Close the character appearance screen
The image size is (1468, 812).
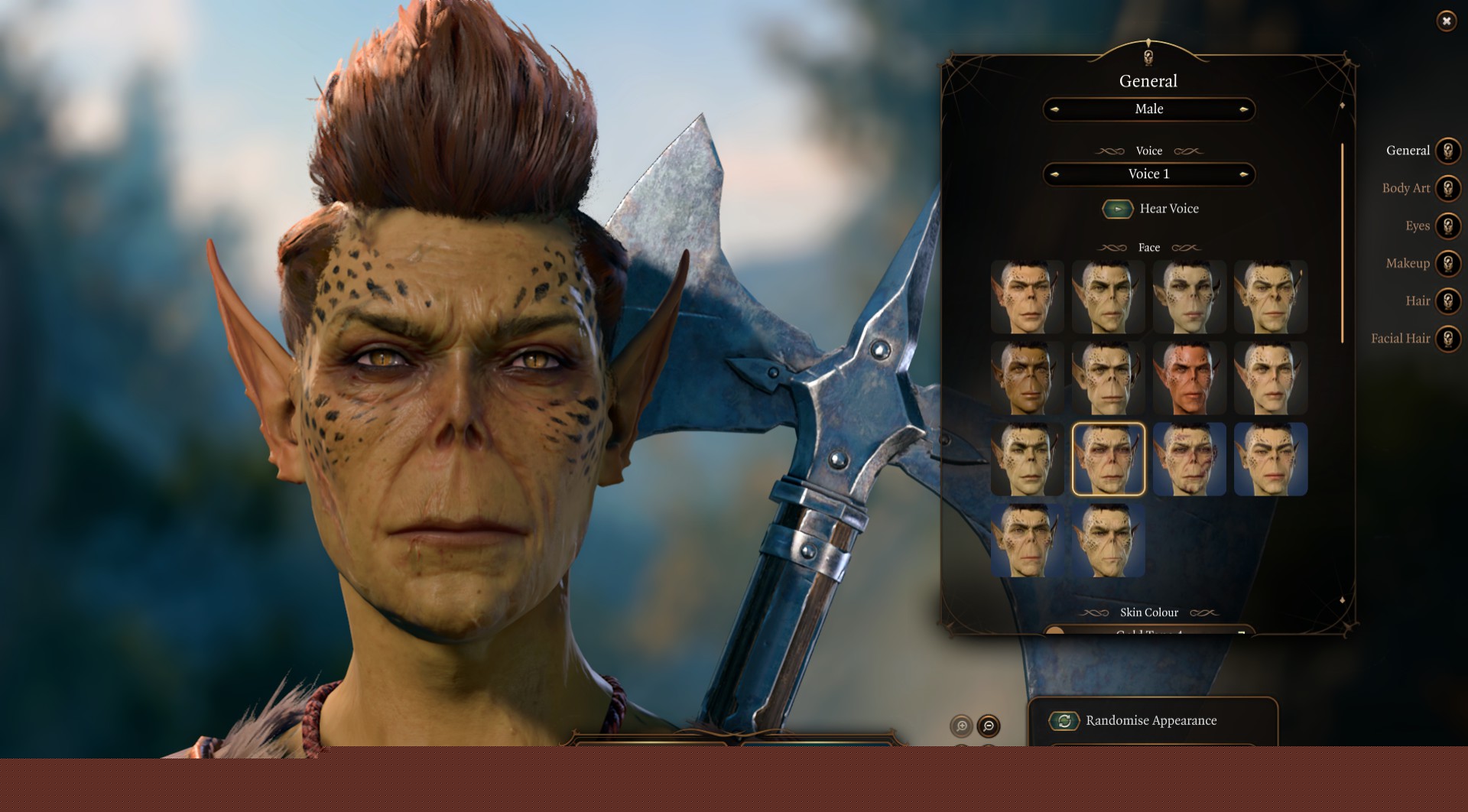(1446, 21)
